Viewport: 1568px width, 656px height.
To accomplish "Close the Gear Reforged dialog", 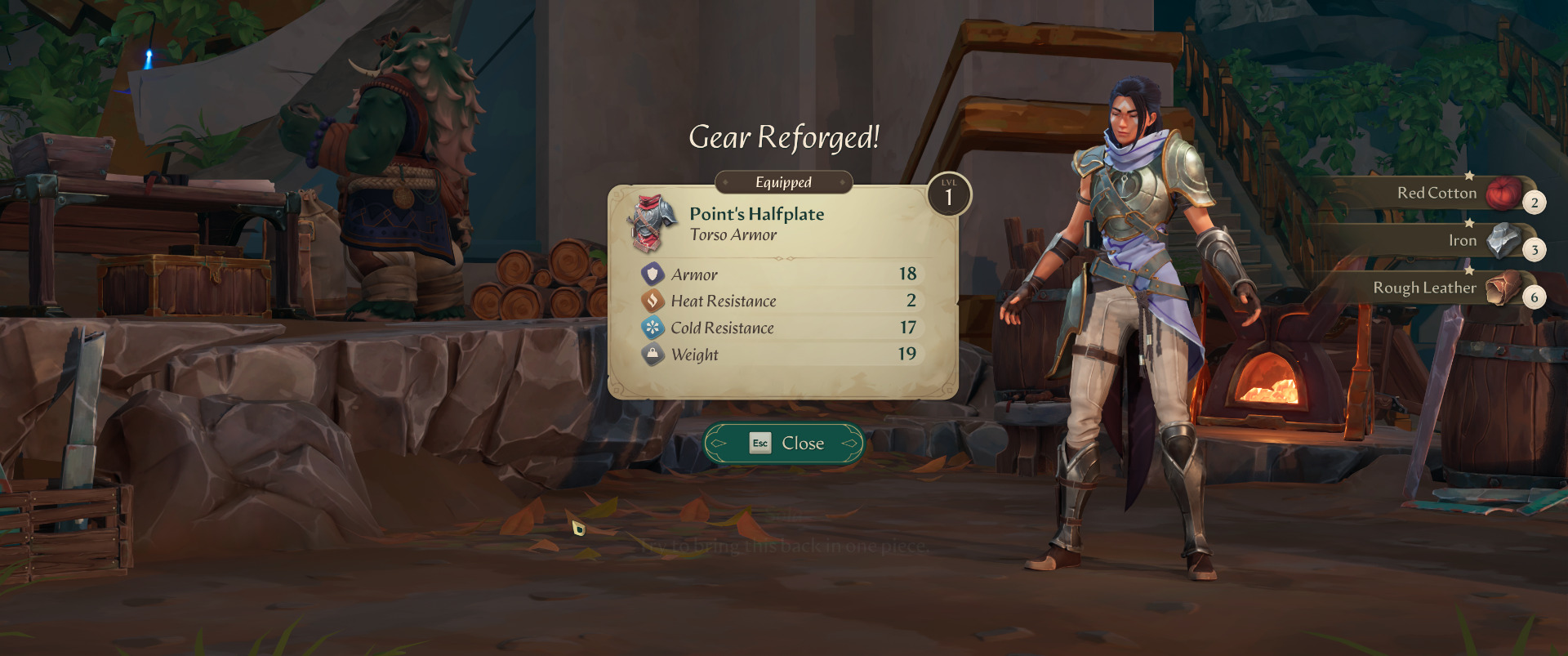I will (783, 443).
